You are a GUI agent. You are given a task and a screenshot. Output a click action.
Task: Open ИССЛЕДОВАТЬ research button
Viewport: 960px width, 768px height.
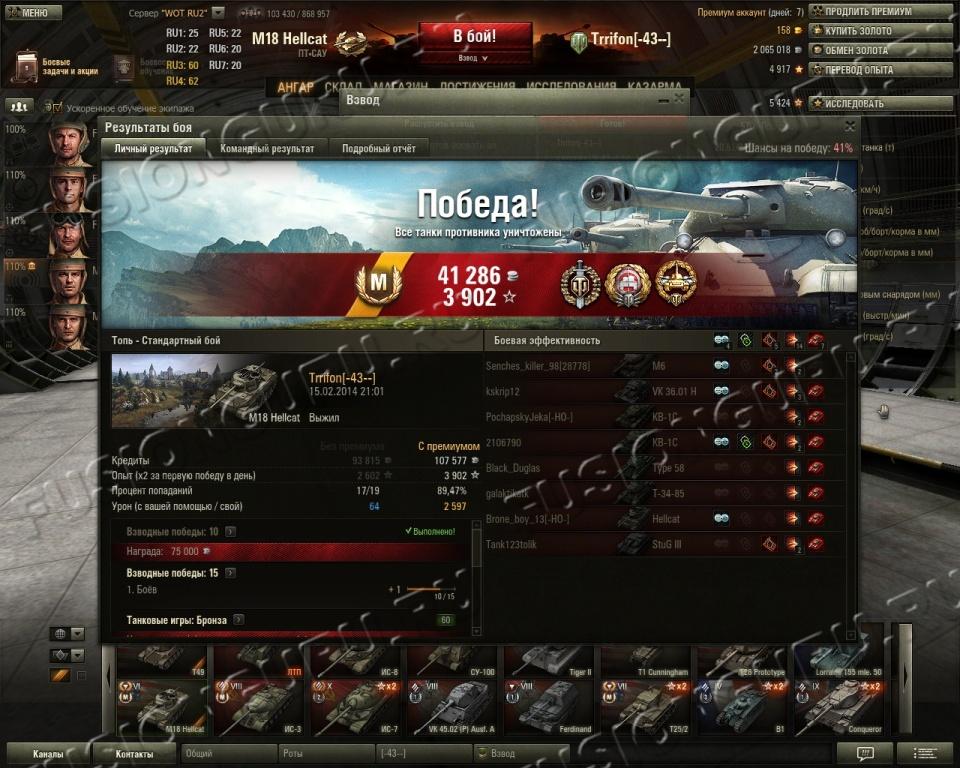coord(880,103)
